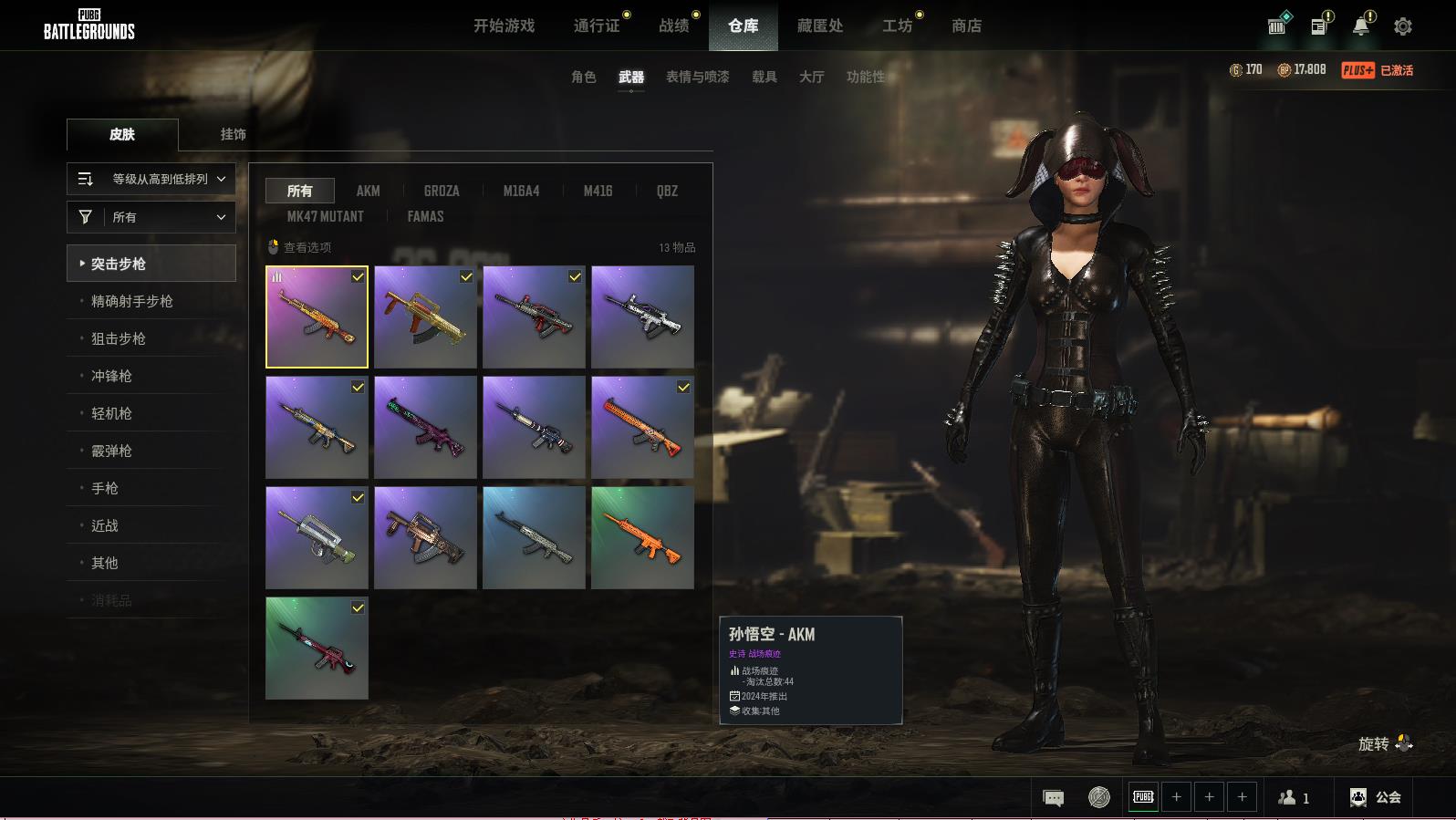1456x820 pixels.
Task: Open the 工坊 workshop page
Action: (897, 26)
